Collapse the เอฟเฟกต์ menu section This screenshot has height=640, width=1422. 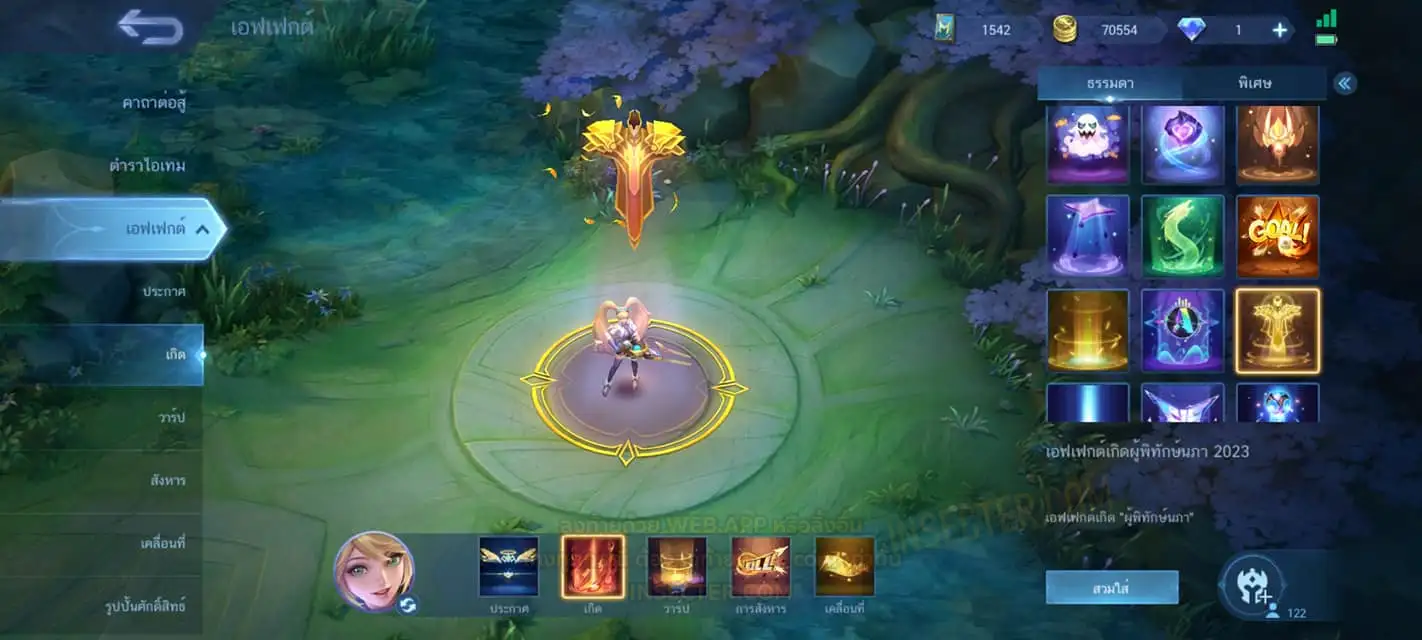(x=203, y=229)
